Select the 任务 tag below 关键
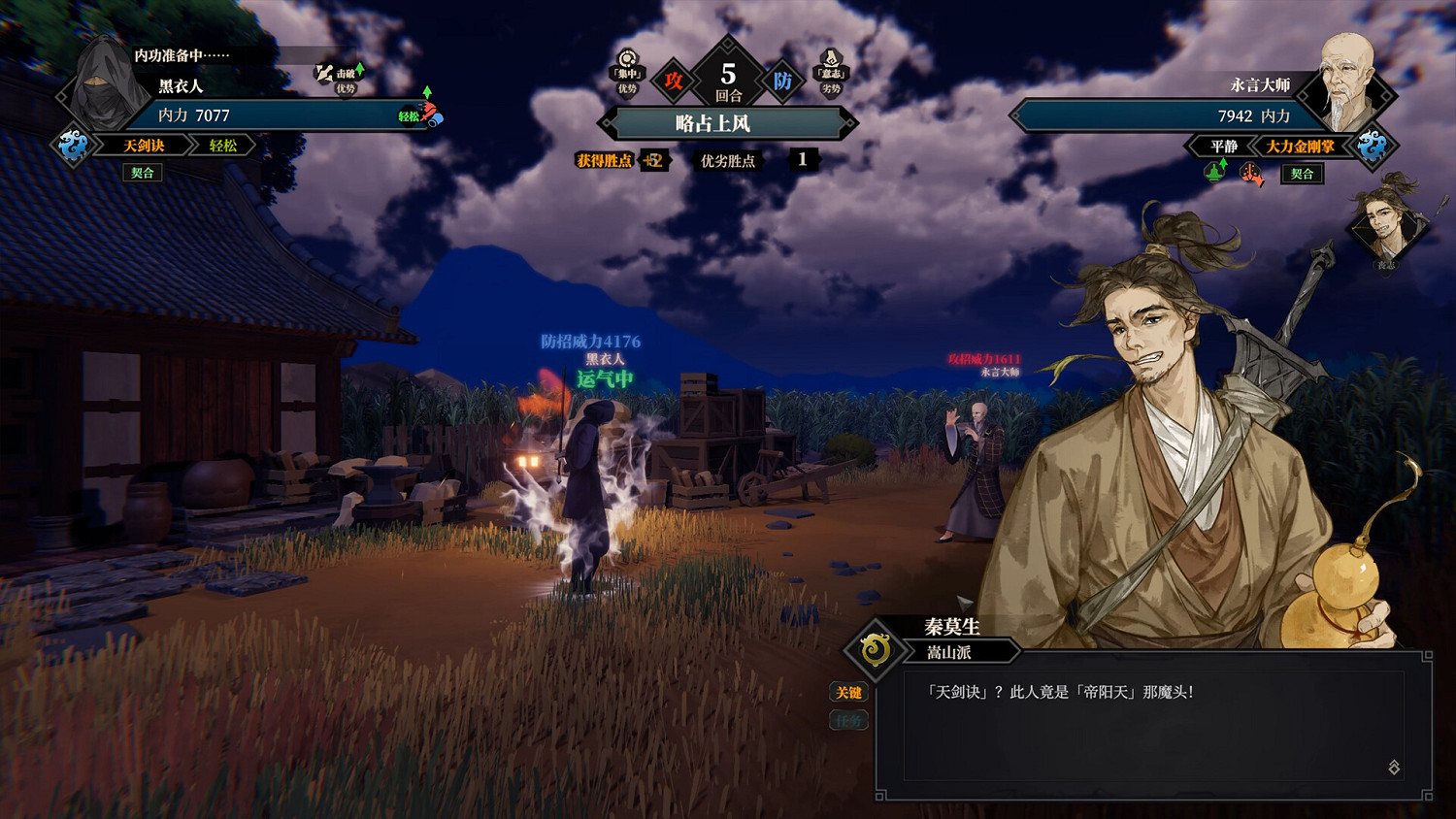Screen dimensions: 1456x819 847,720
